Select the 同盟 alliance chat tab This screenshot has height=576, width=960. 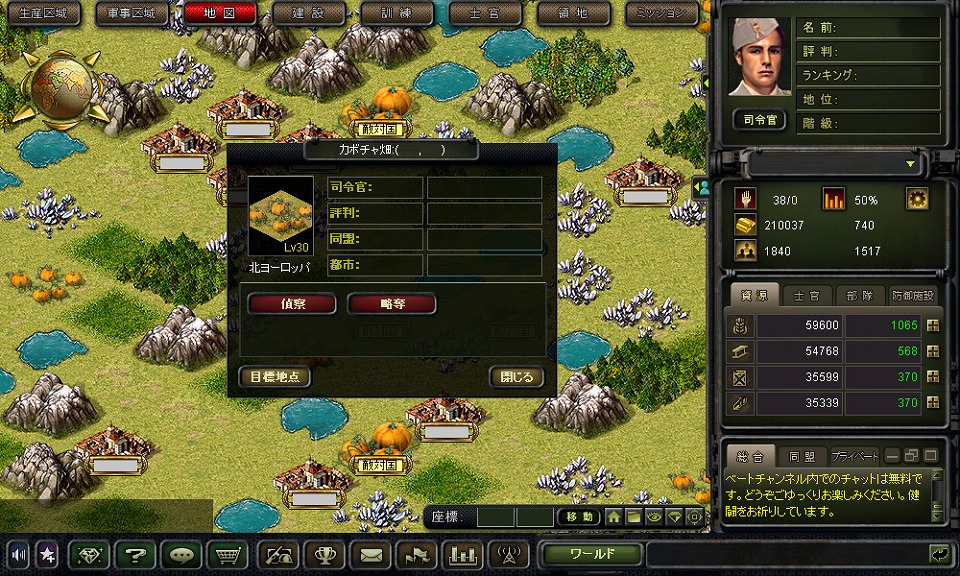click(x=801, y=455)
